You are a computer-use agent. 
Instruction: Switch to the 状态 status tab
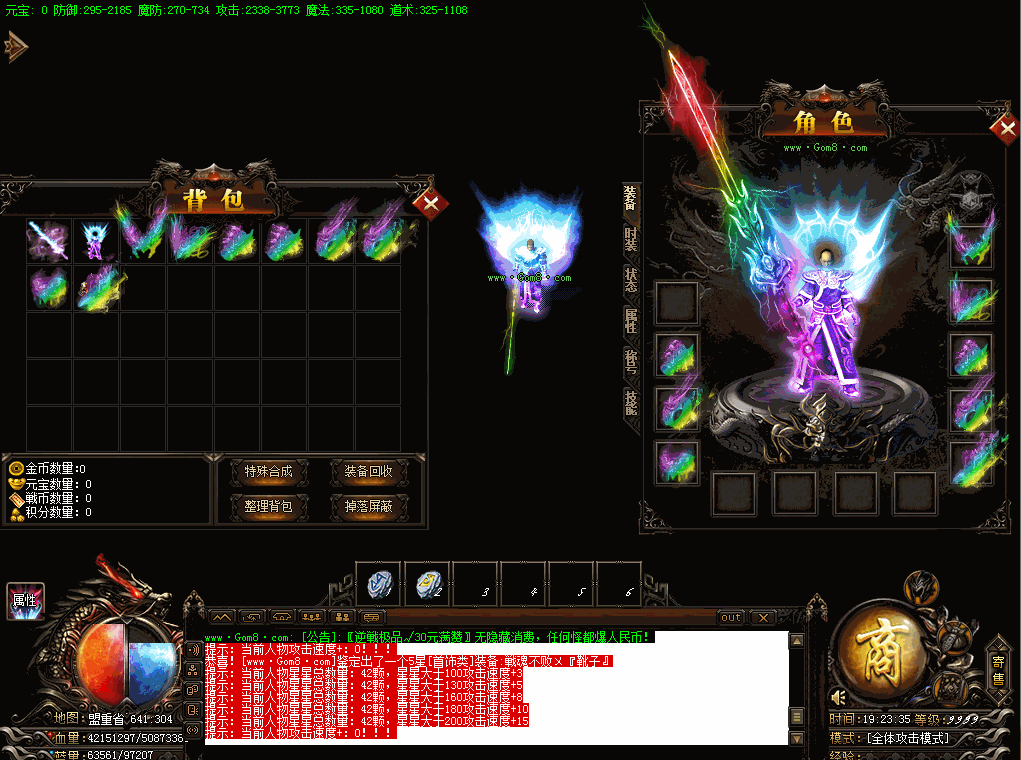(x=631, y=280)
